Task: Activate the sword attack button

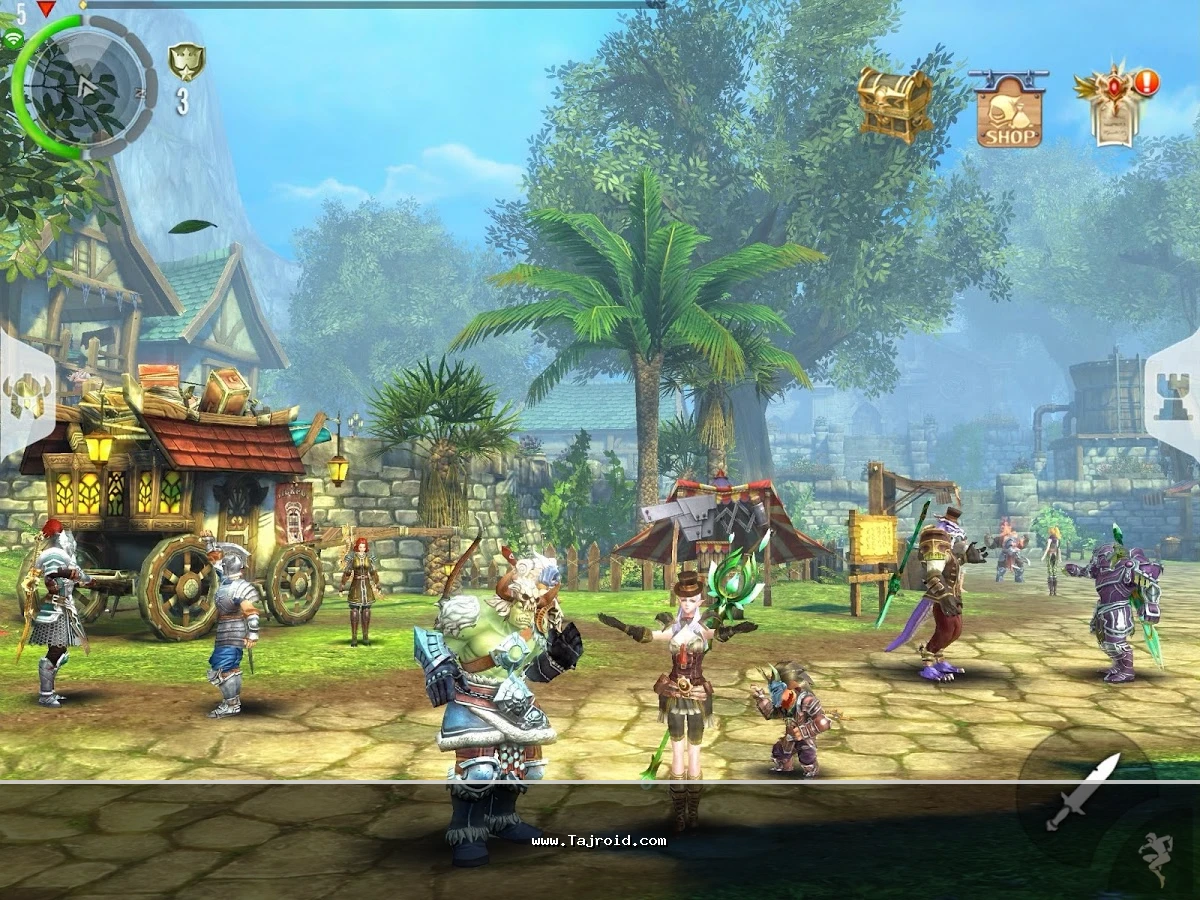Action: [x=1082, y=792]
